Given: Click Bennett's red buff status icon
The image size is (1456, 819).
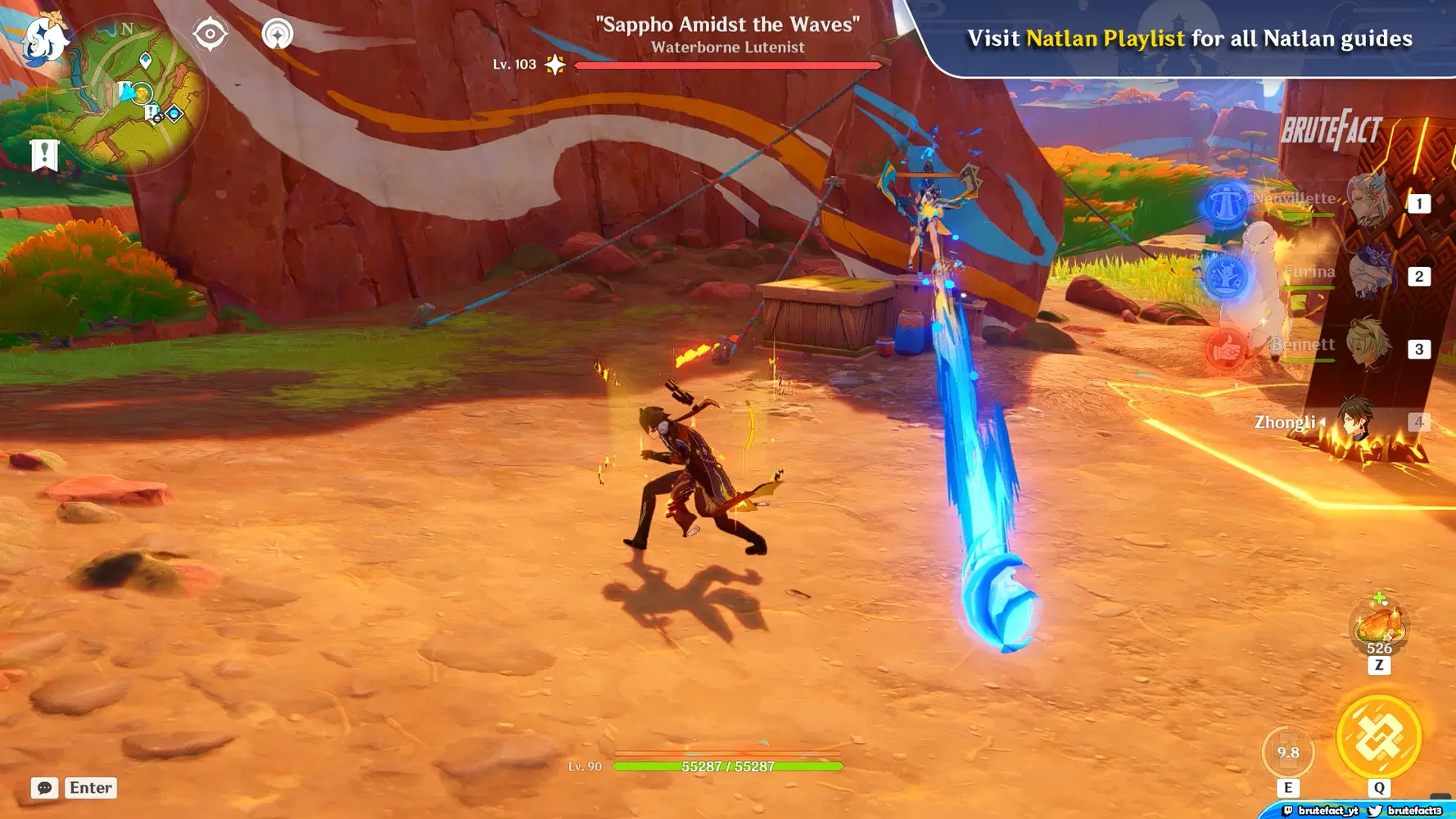Looking at the screenshot, I should [1228, 350].
